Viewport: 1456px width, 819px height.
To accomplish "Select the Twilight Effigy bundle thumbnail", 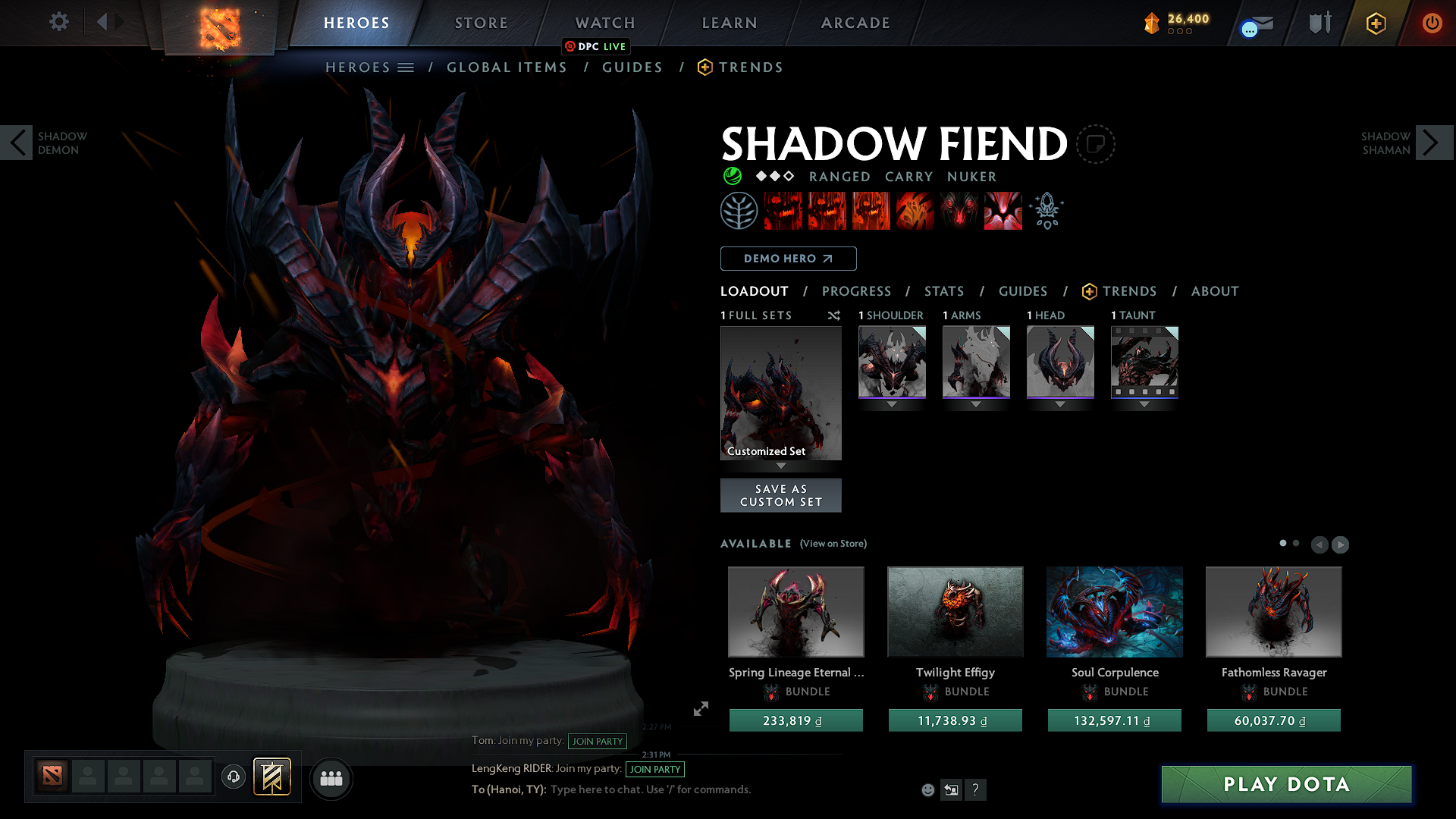I will point(955,611).
